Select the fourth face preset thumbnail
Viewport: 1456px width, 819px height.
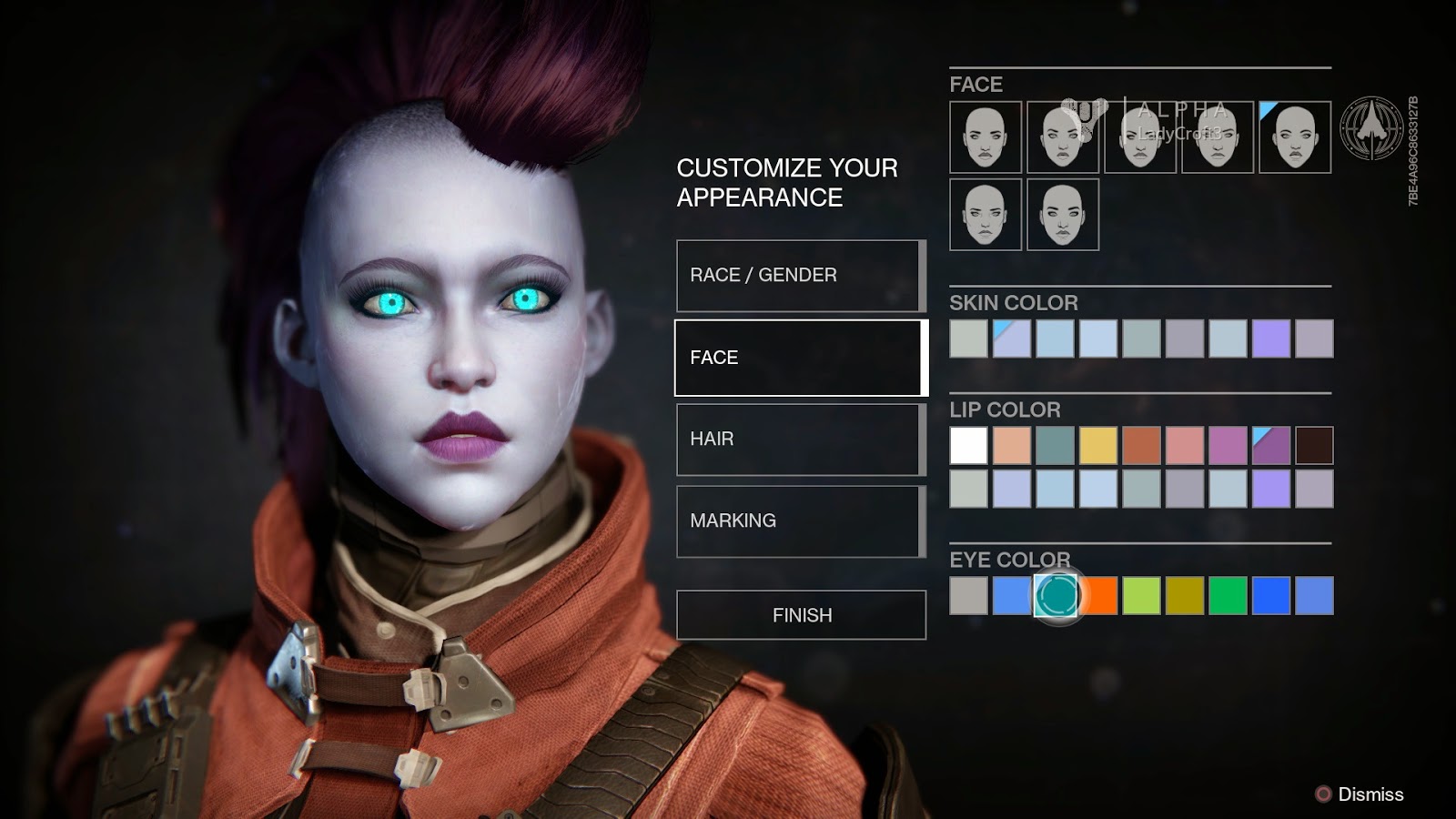(x=1218, y=138)
